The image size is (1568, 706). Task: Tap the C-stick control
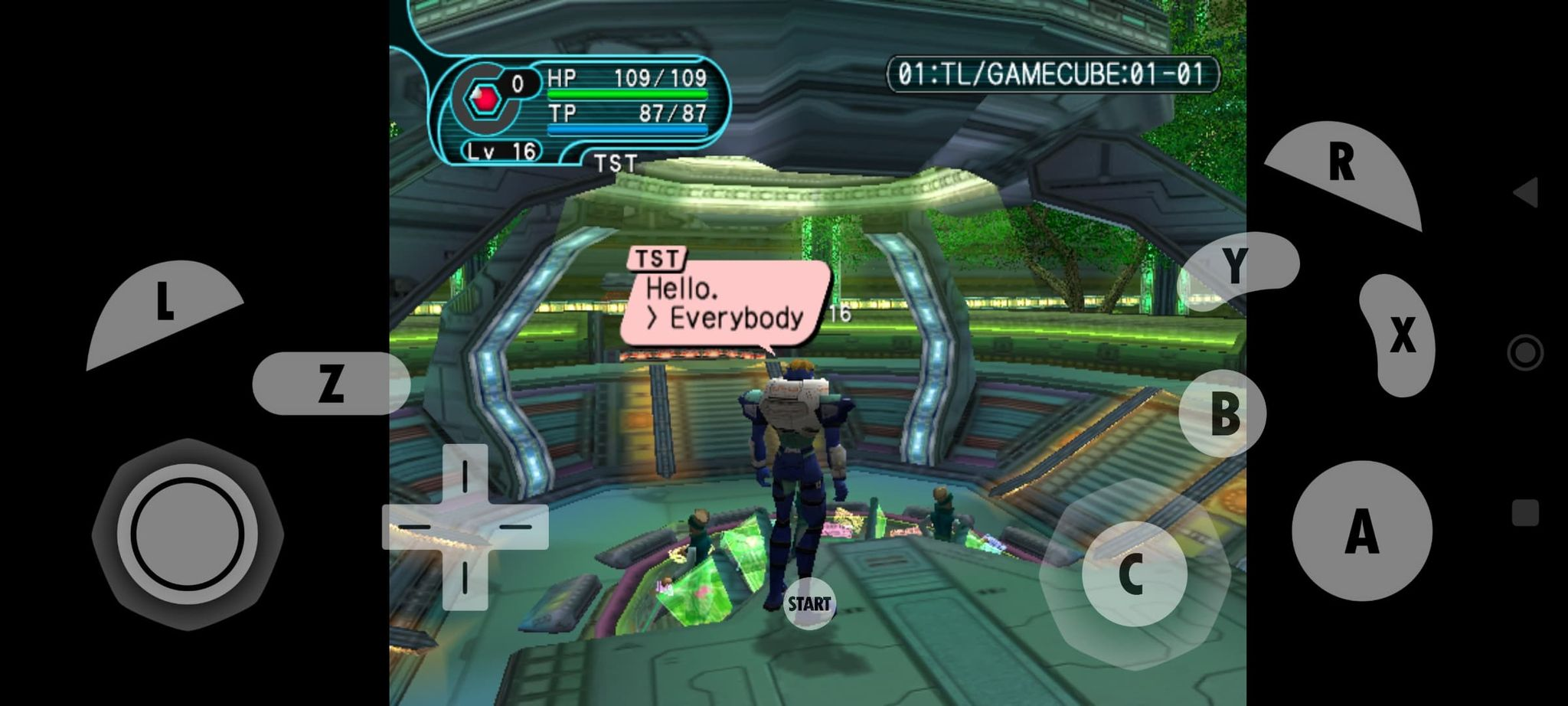tap(1134, 574)
